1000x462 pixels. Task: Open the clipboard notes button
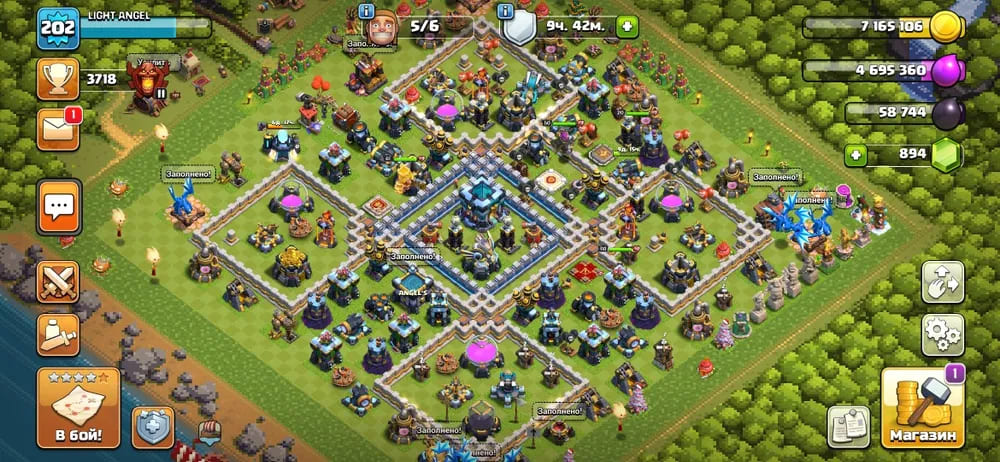[848, 426]
